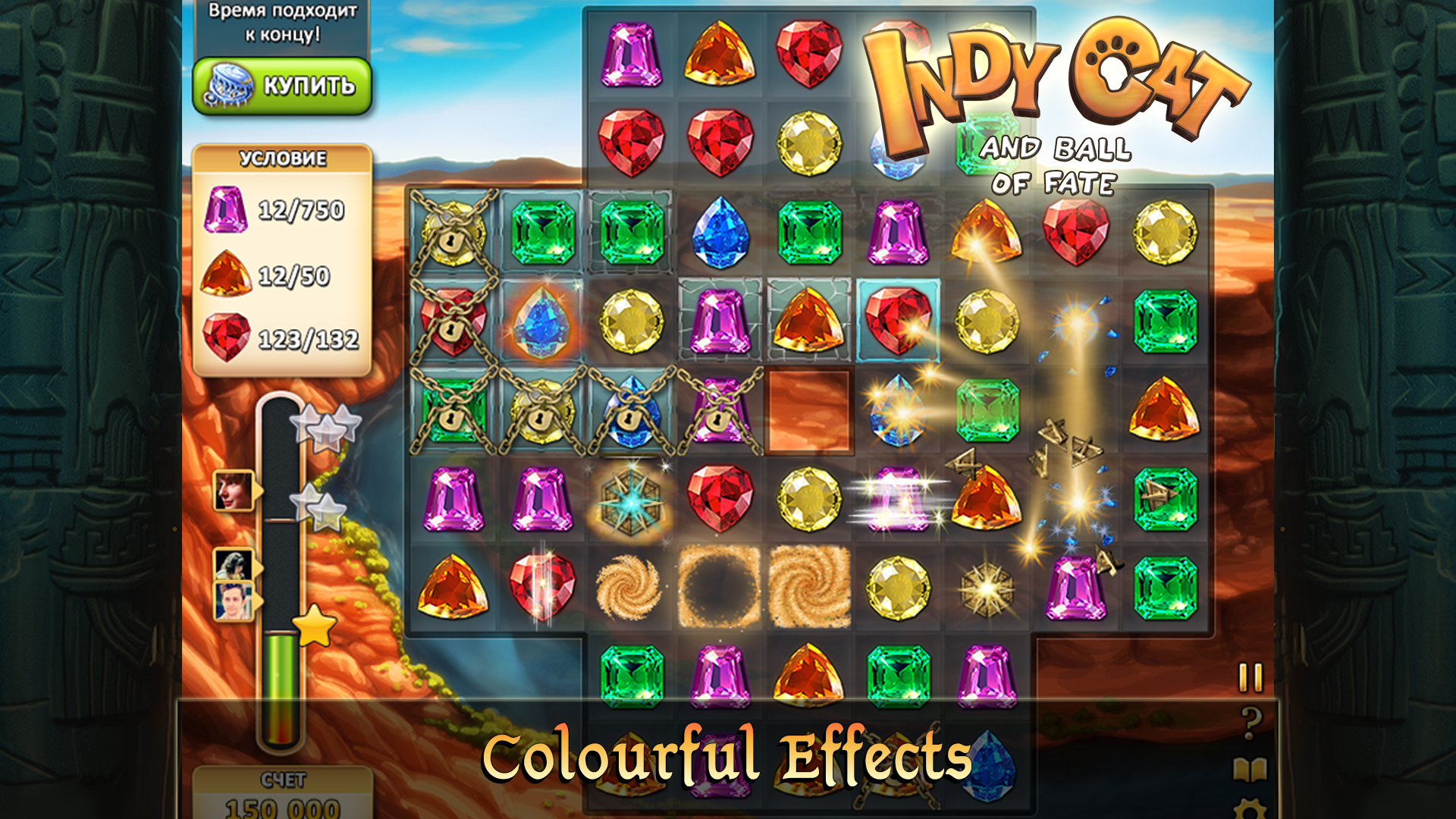Select the top woman avatar portrait
The height and width of the screenshot is (819, 1456).
[x=233, y=491]
